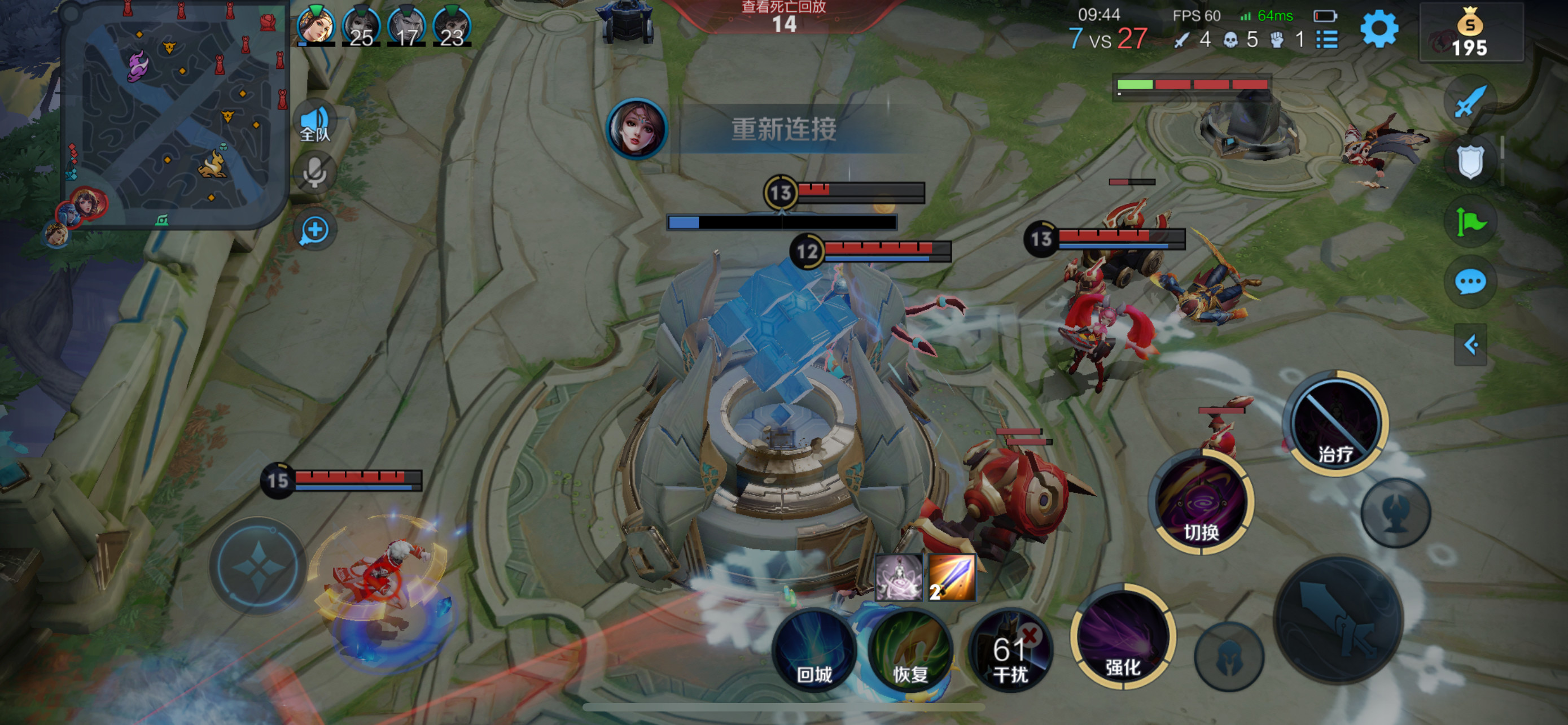Cast the 强化 enhance skill

coord(1123,637)
